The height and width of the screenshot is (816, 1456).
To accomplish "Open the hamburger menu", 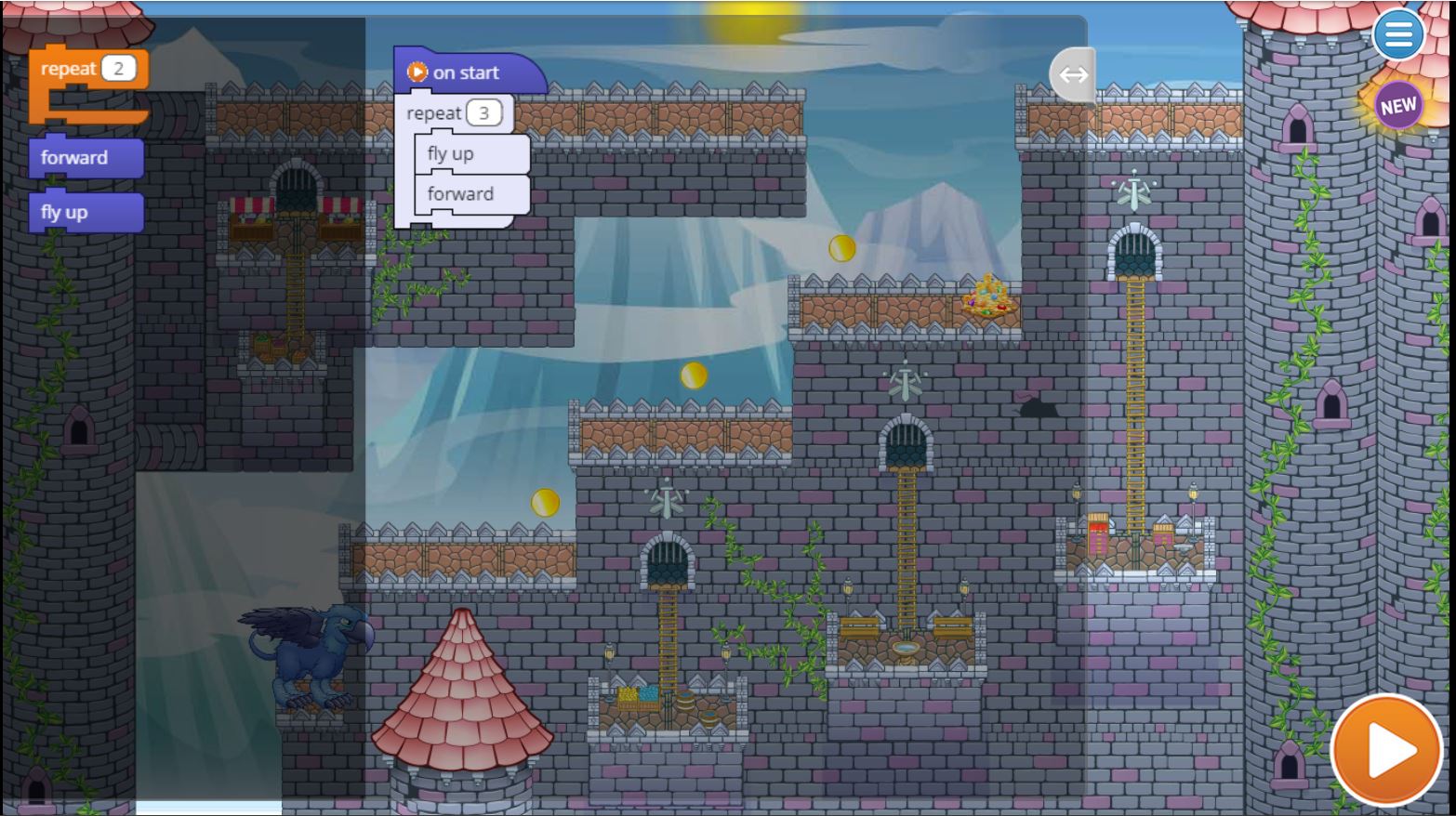I will click(x=1397, y=35).
